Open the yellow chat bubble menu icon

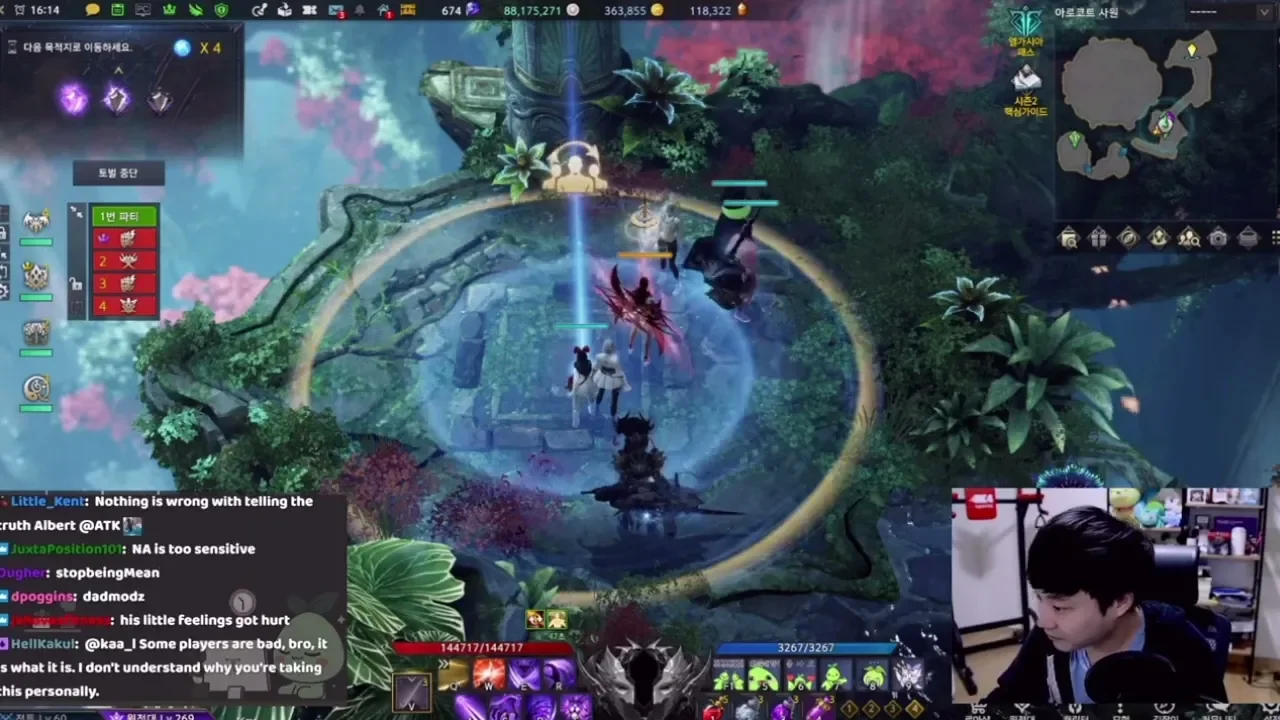(93, 10)
